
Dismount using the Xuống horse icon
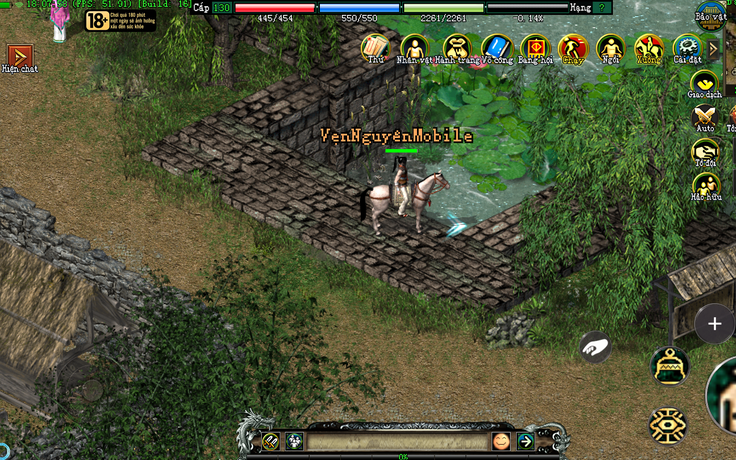pyautogui.click(x=649, y=47)
